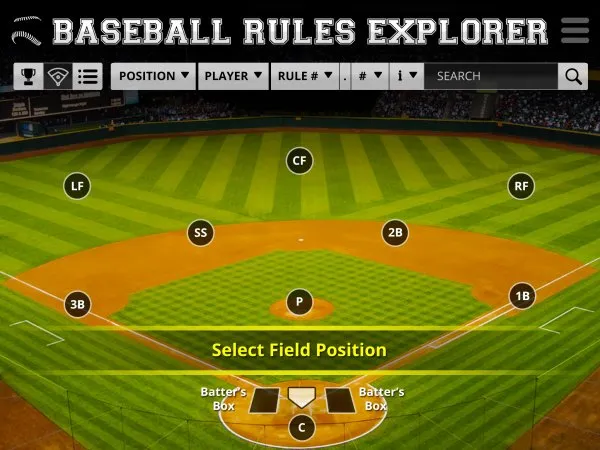Click the magnifying glass search button

tap(573, 76)
